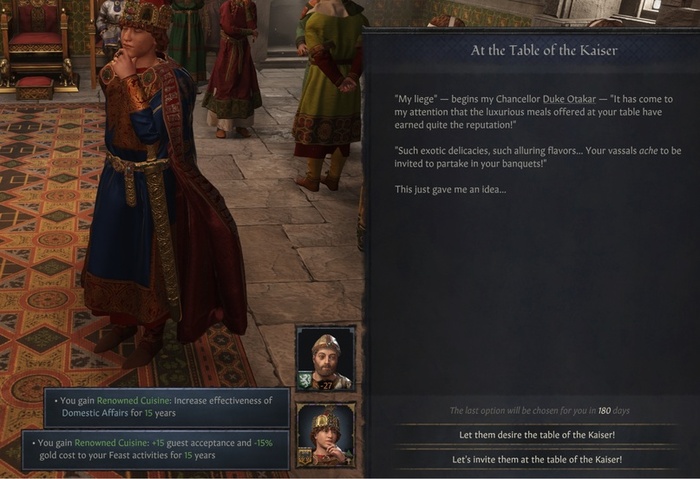The image size is (700, 479).
Task: Click the Chancellor portrait showing -27 opinion
Action: click(x=325, y=358)
